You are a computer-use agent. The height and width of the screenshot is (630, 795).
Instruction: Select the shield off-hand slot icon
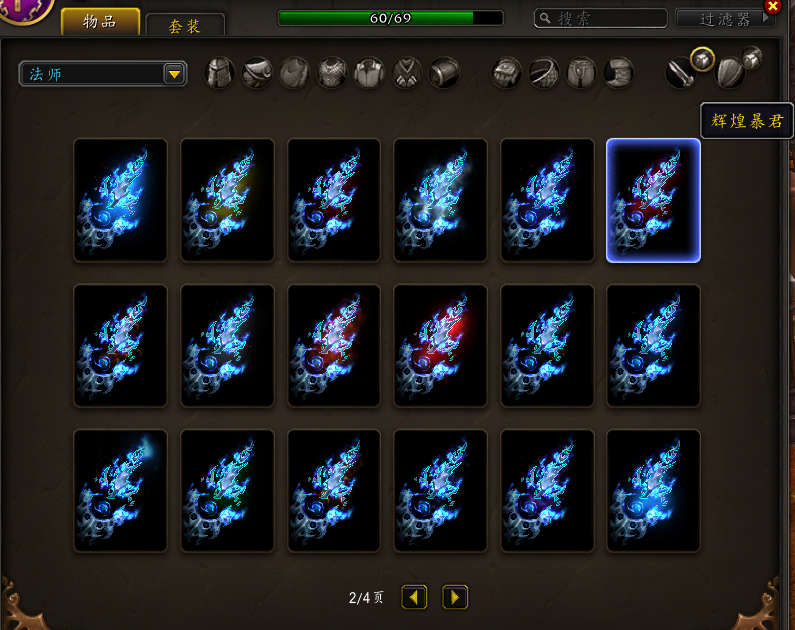pyautogui.click(x=730, y=73)
